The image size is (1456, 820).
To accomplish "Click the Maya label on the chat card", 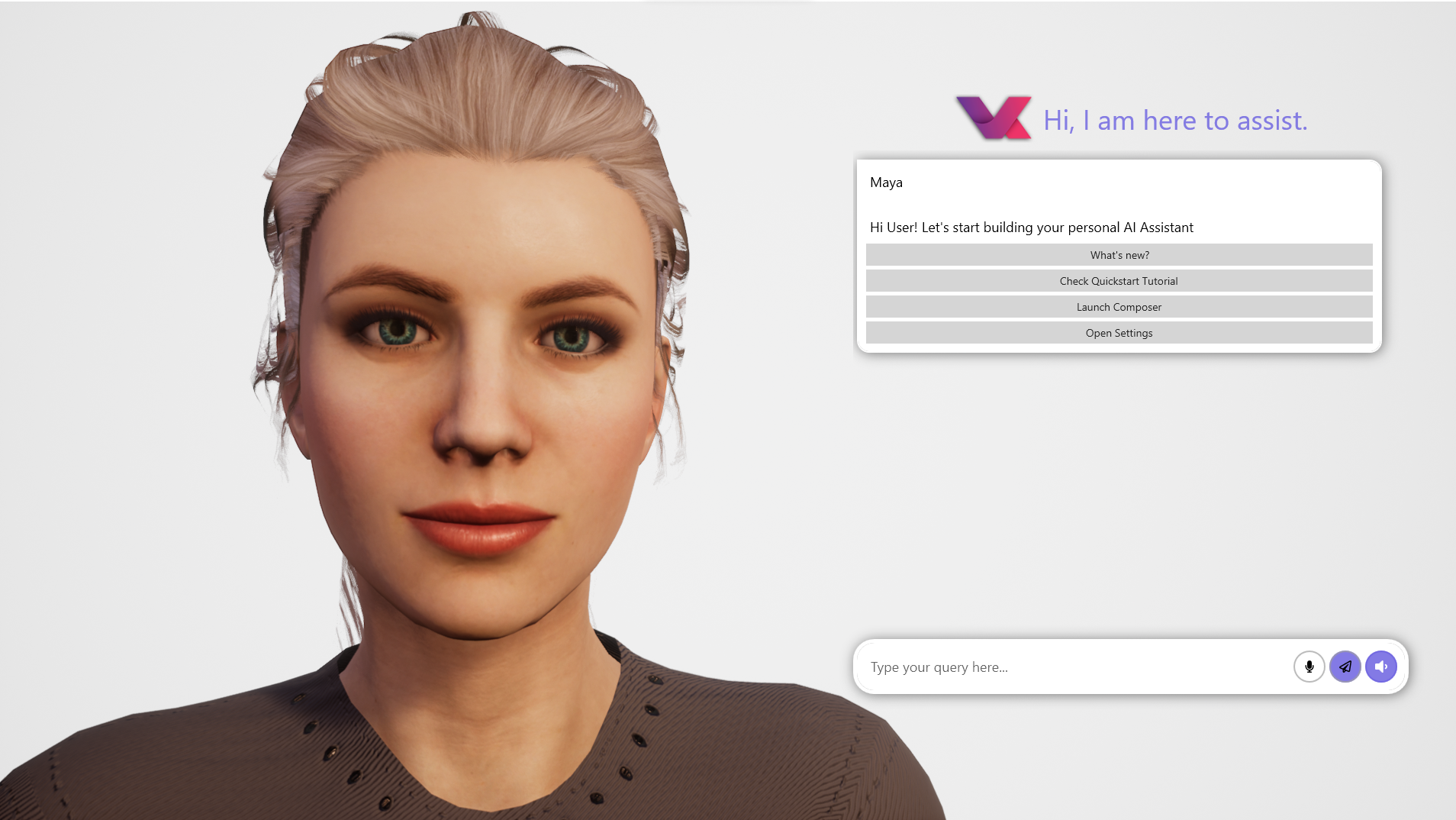I will 887,182.
